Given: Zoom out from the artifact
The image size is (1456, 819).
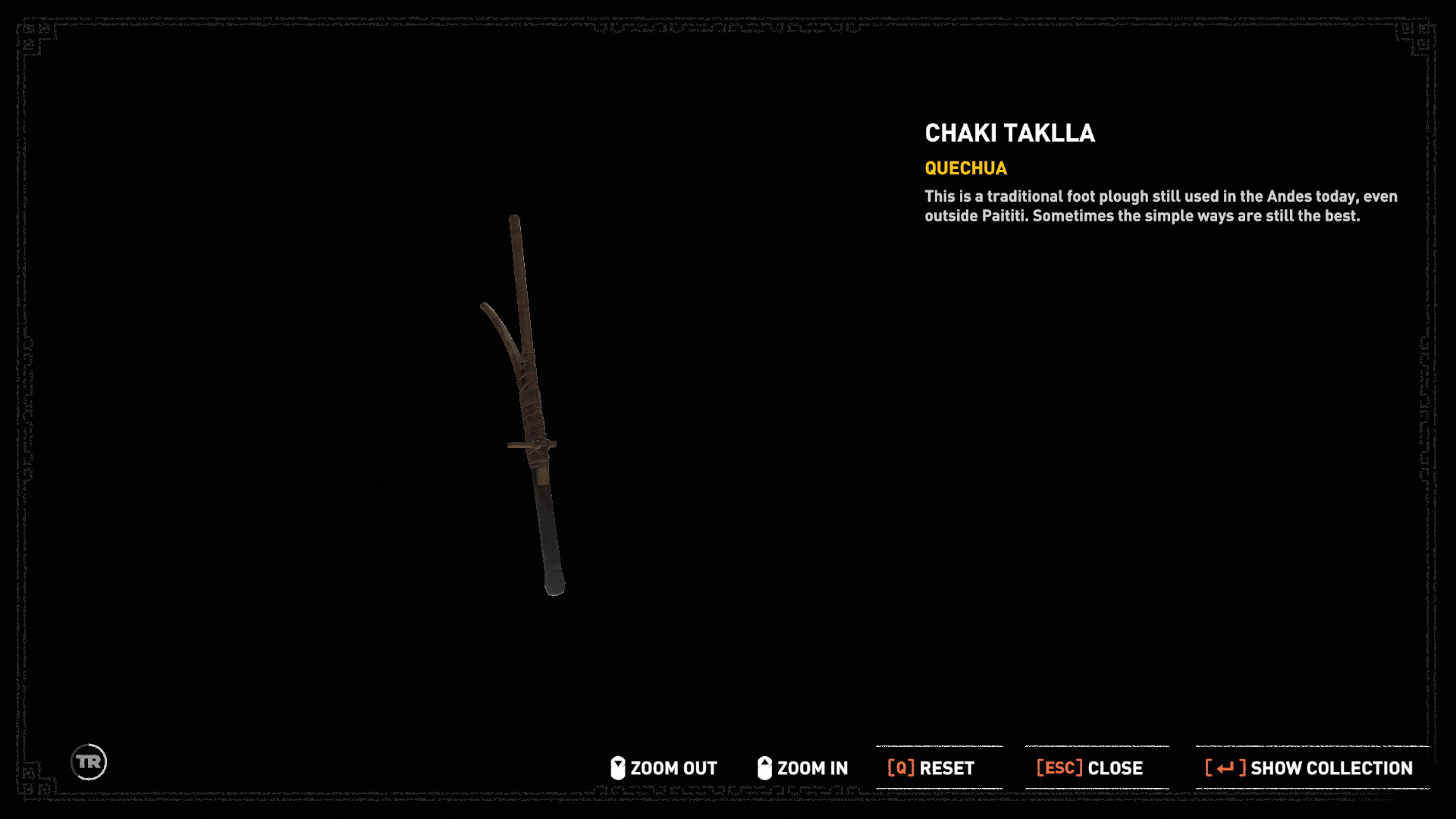Looking at the screenshot, I should [664, 768].
